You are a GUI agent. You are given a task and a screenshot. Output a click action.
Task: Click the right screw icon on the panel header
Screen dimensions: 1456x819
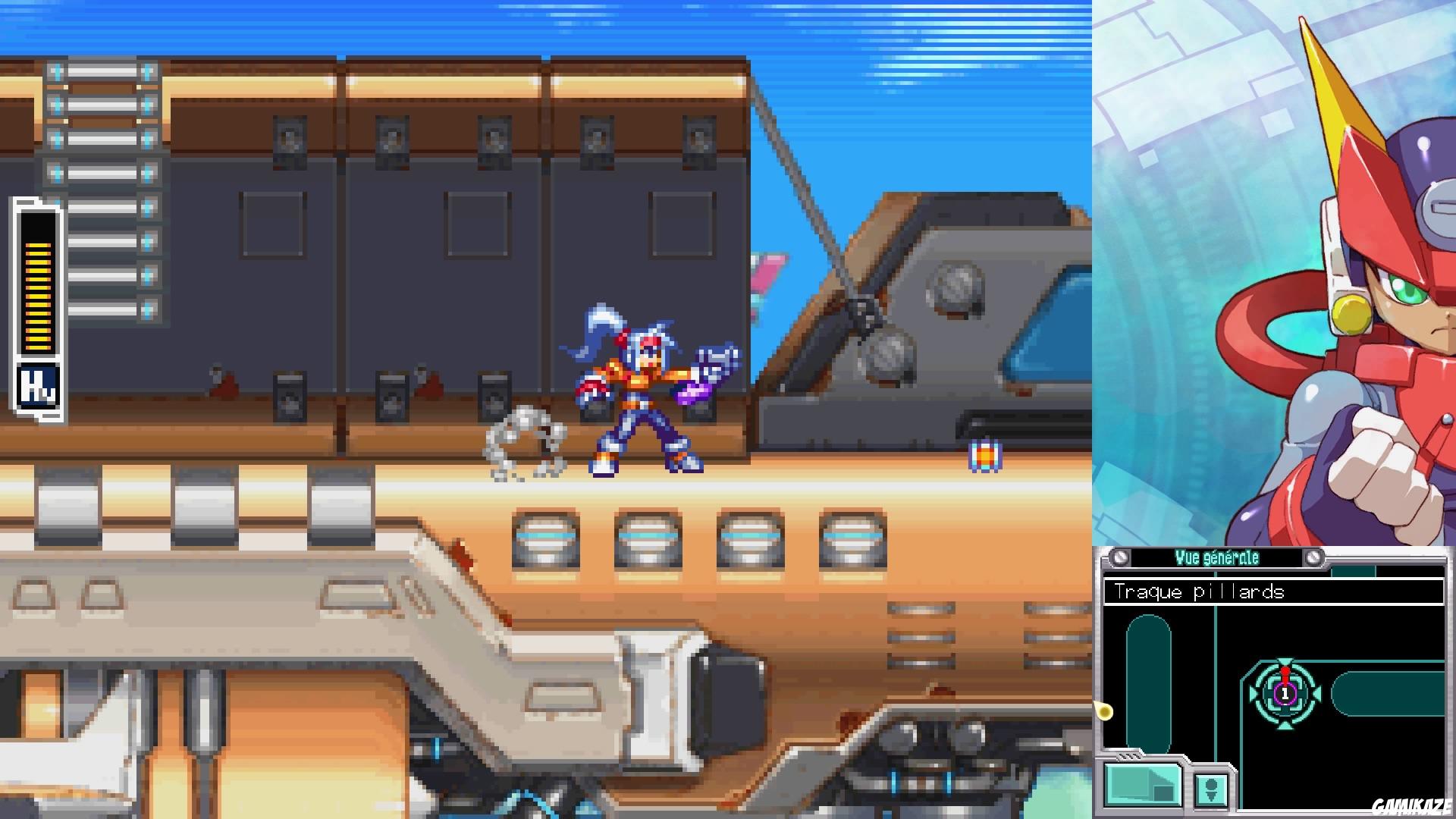pyautogui.click(x=1313, y=557)
